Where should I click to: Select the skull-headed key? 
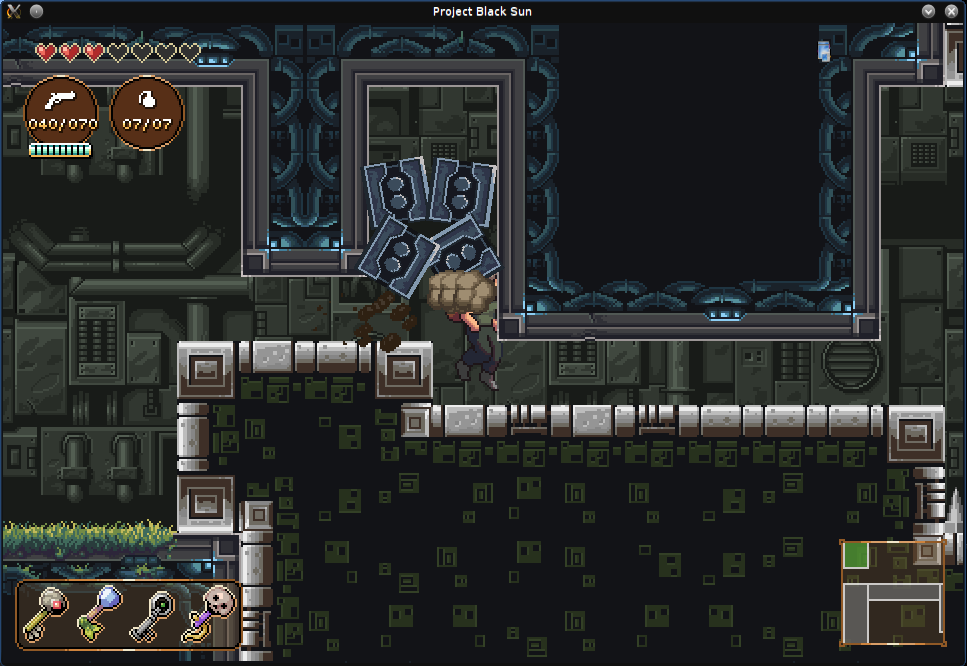point(207,613)
